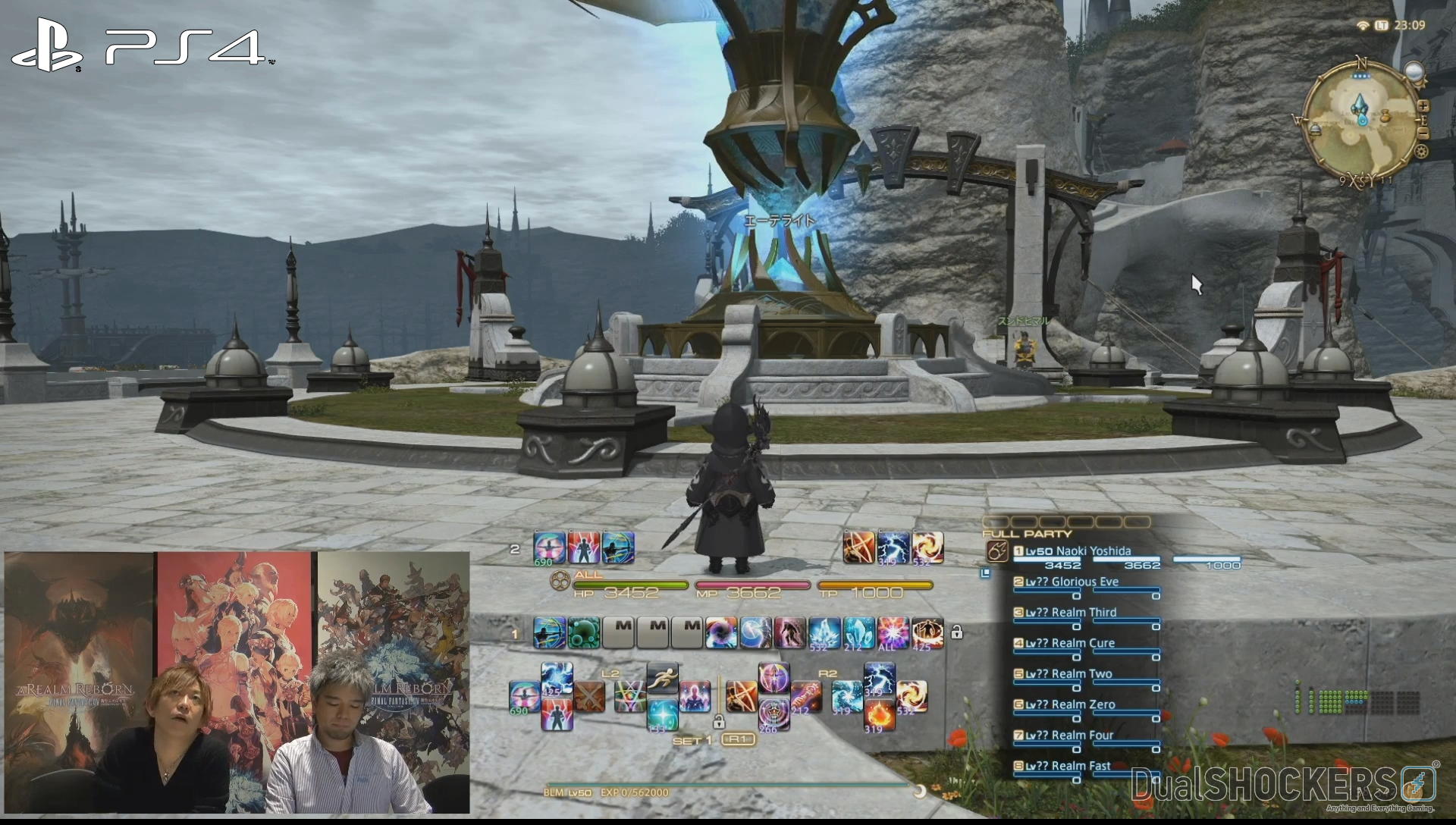Open minimap settings gear icon
This screenshot has width=1456, height=825.
tap(1422, 152)
